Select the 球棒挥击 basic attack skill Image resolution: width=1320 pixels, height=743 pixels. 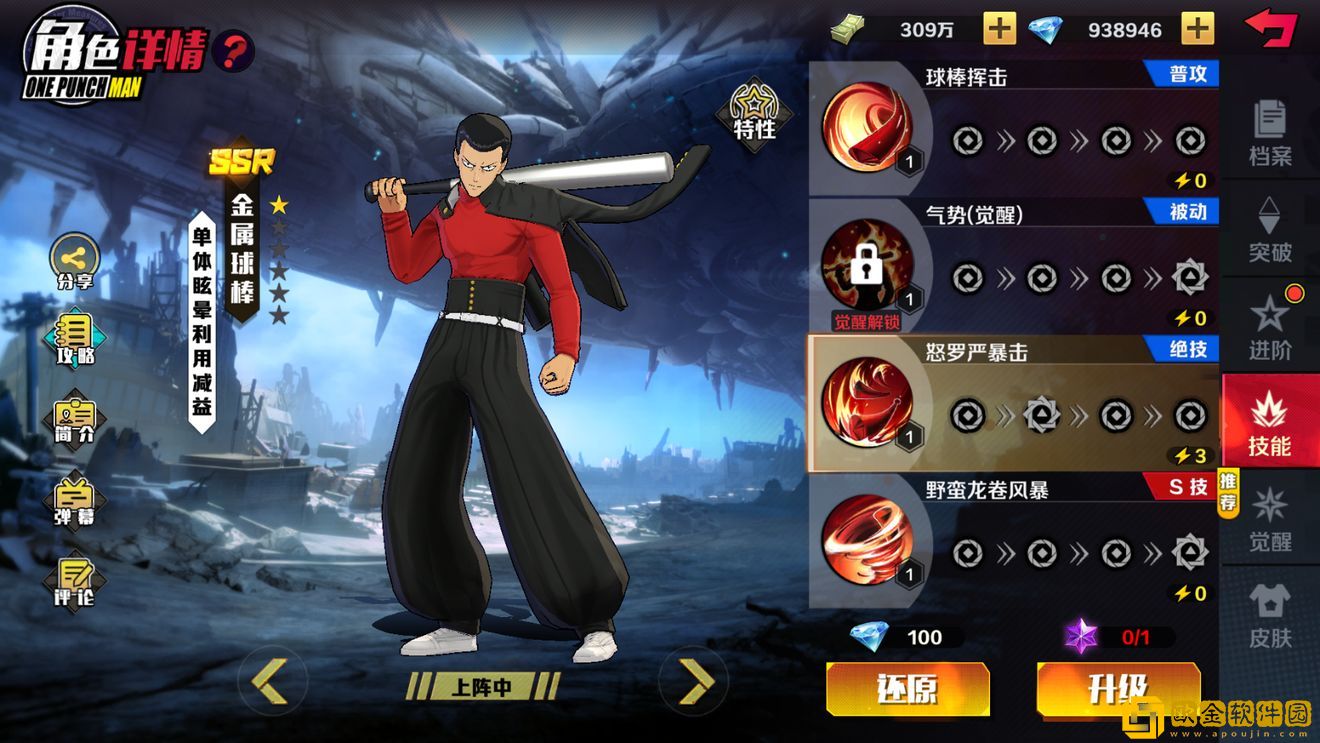pos(866,128)
